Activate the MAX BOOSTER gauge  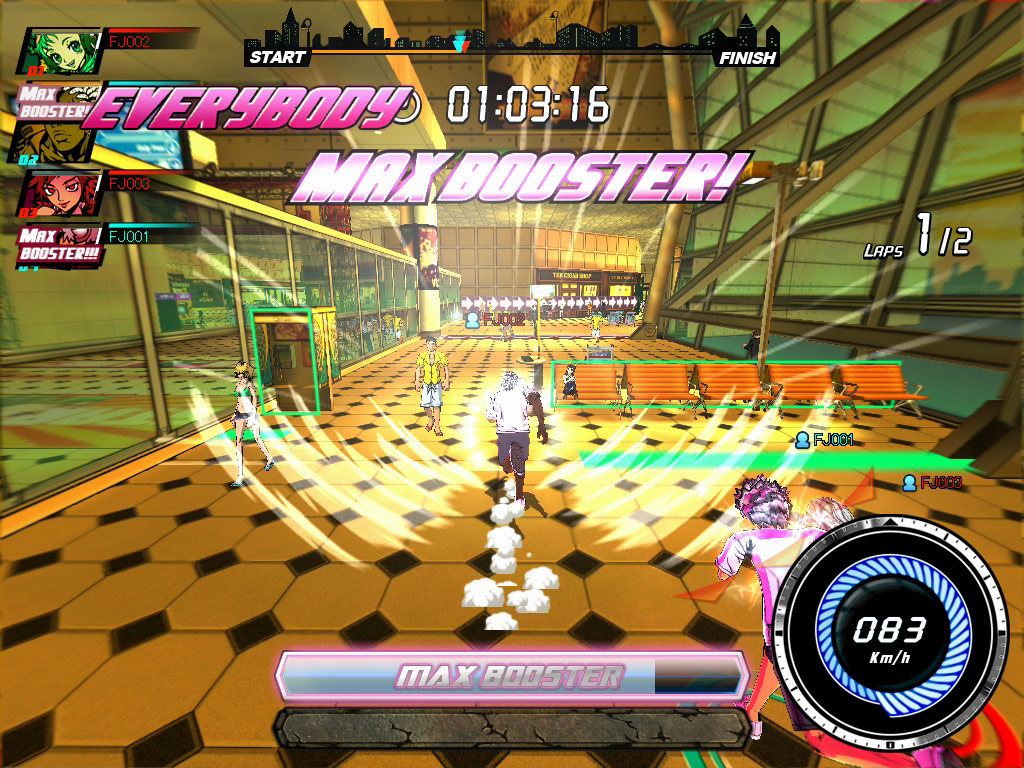coord(512,676)
